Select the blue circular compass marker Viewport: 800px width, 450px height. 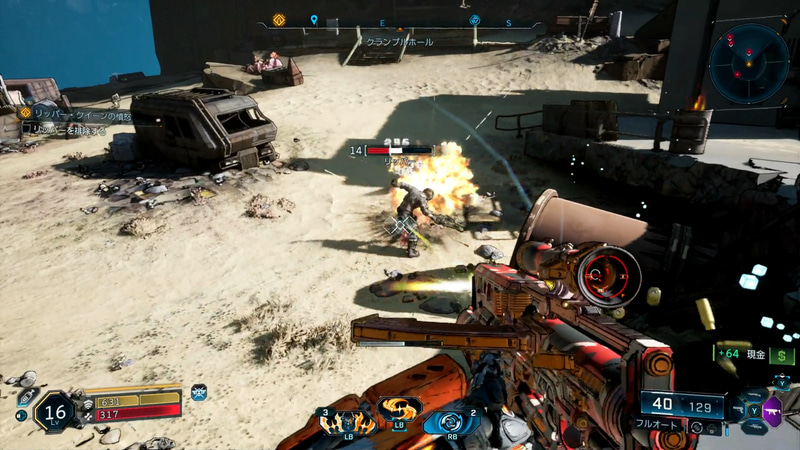click(x=475, y=20)
